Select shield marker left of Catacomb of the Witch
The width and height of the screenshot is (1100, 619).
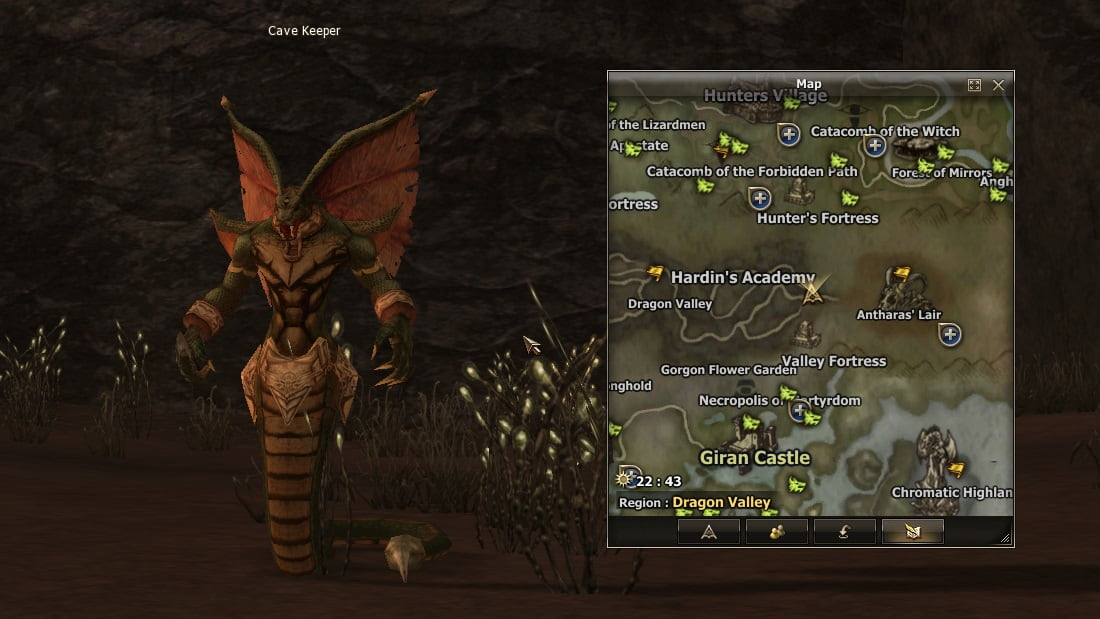click(x=789, y=133)
